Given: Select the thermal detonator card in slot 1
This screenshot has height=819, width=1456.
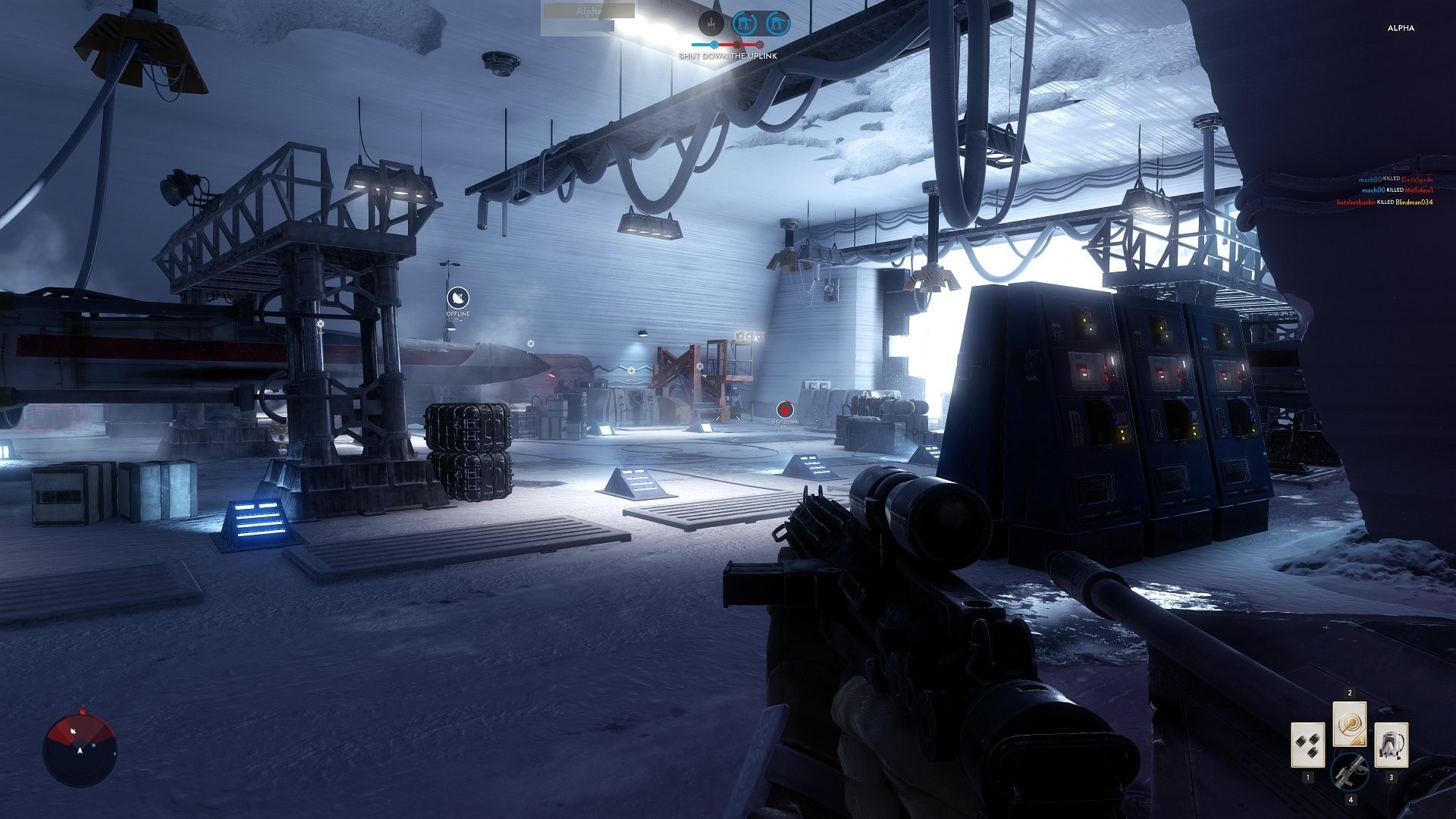Looking at the screenshot, I should tap(1308, 745).
